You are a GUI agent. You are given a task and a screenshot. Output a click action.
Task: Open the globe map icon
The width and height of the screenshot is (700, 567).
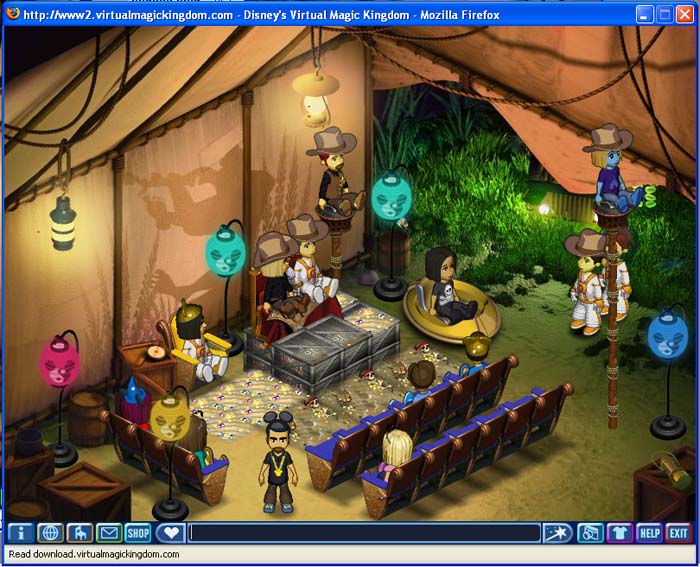pos(50,533)
